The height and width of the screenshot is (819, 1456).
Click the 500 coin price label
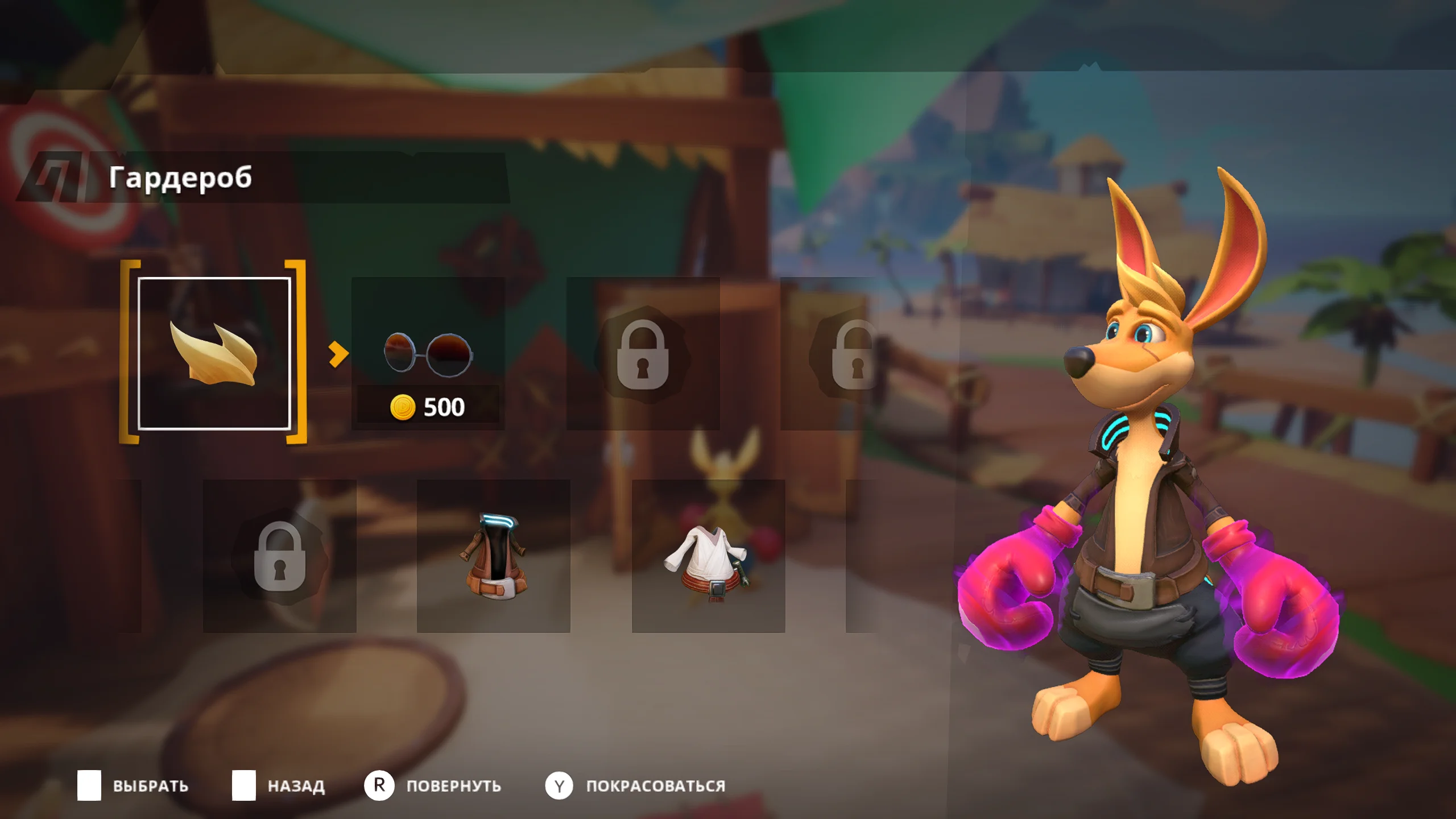click(444, 405)
